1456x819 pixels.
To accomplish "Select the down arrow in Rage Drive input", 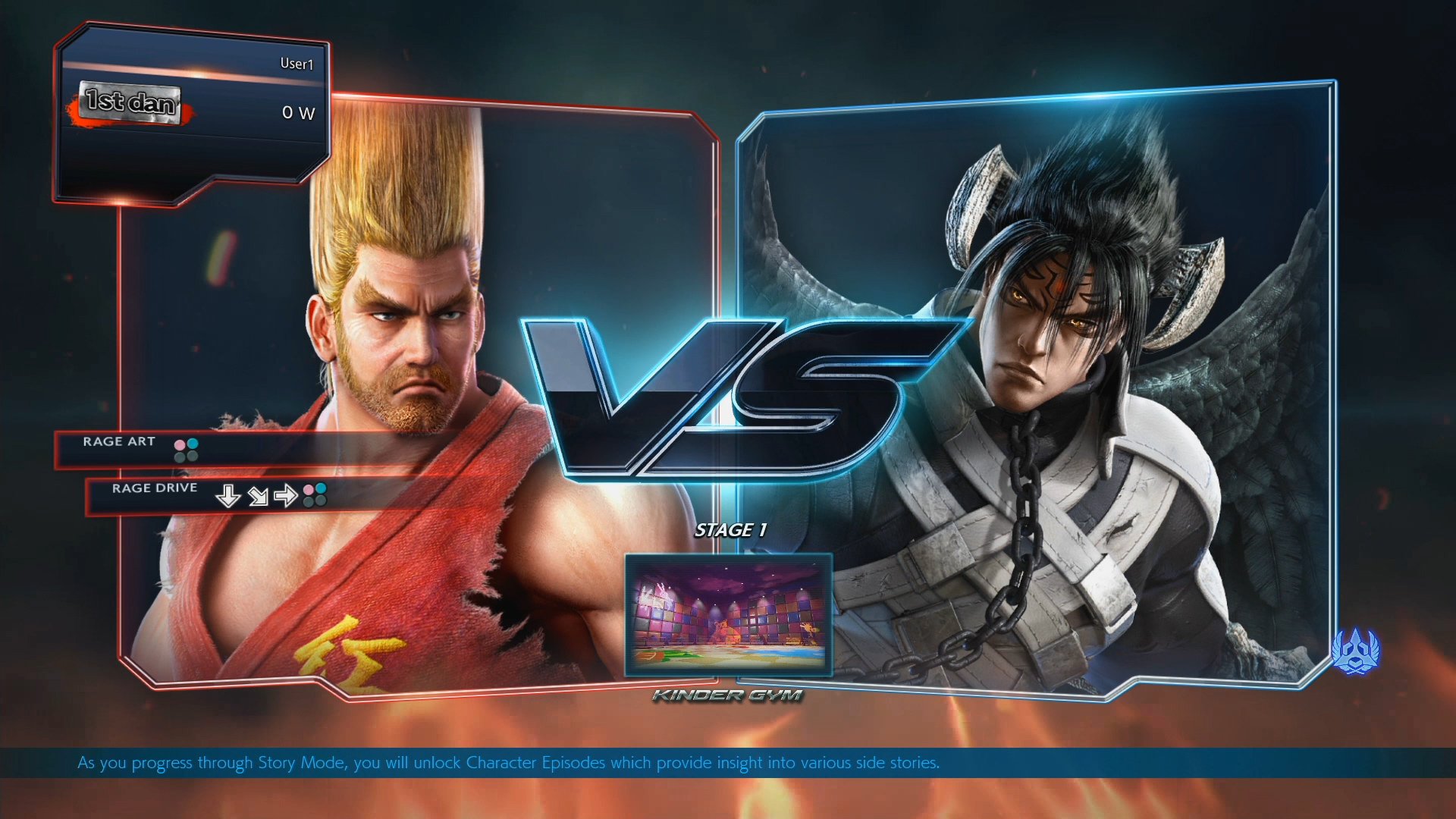I will [228, 496].
